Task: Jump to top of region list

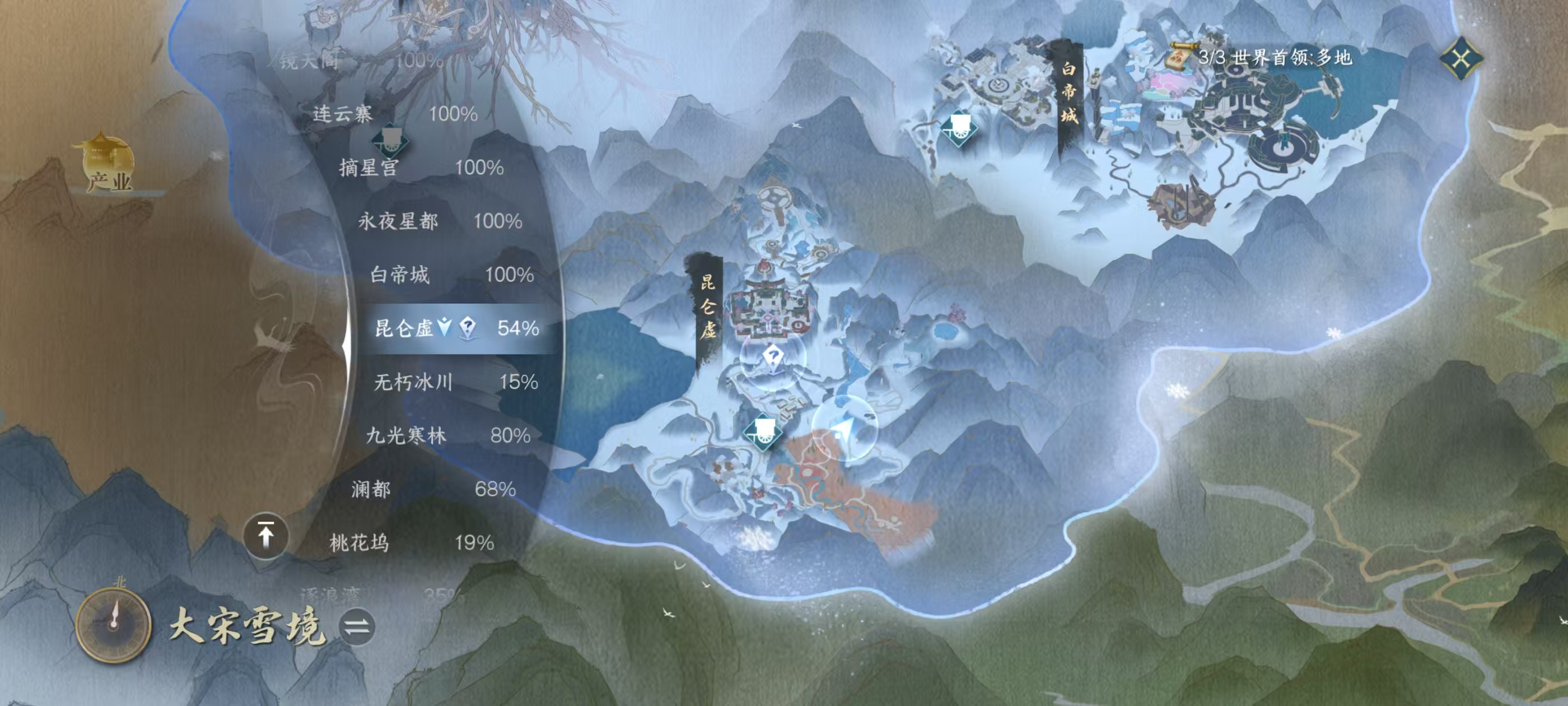Action: [265, 537]
